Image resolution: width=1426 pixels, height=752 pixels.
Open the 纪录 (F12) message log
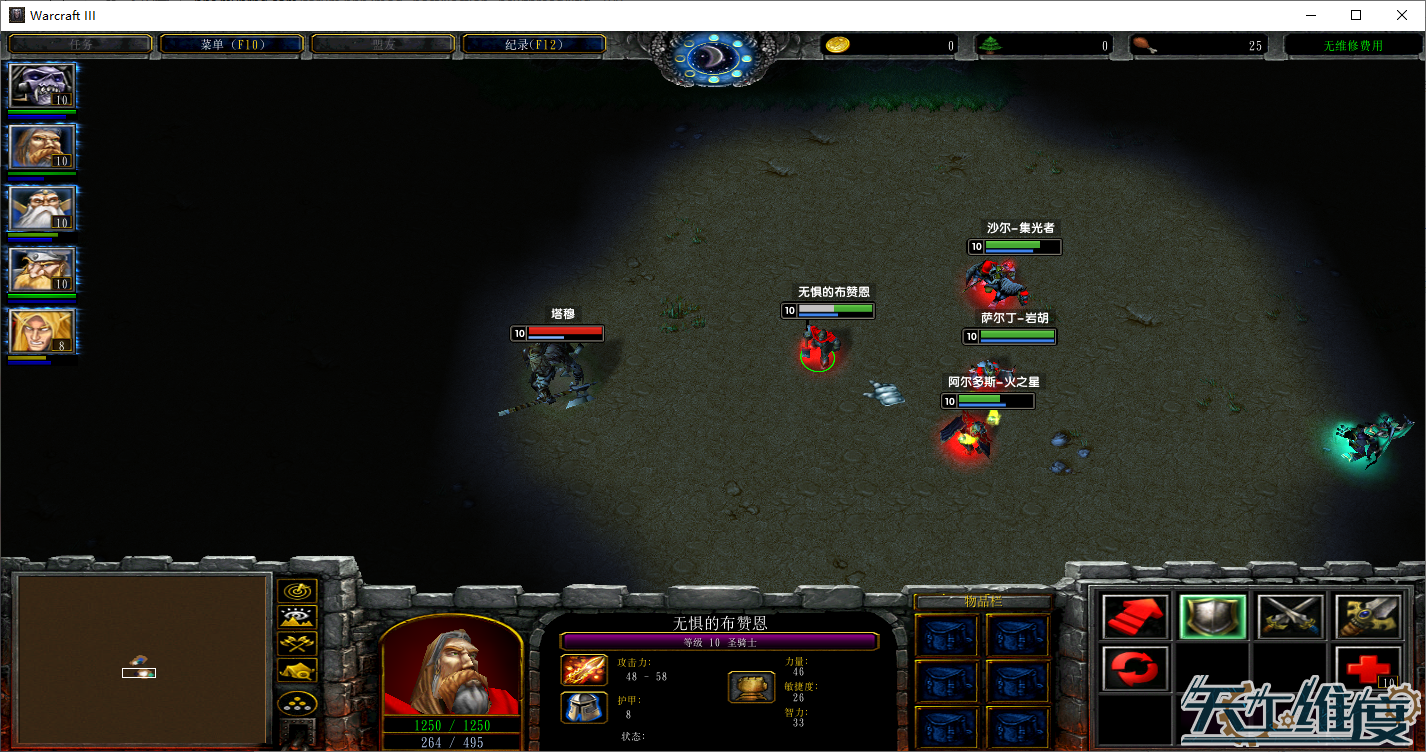pyautogui.click(x=534, y=45)
